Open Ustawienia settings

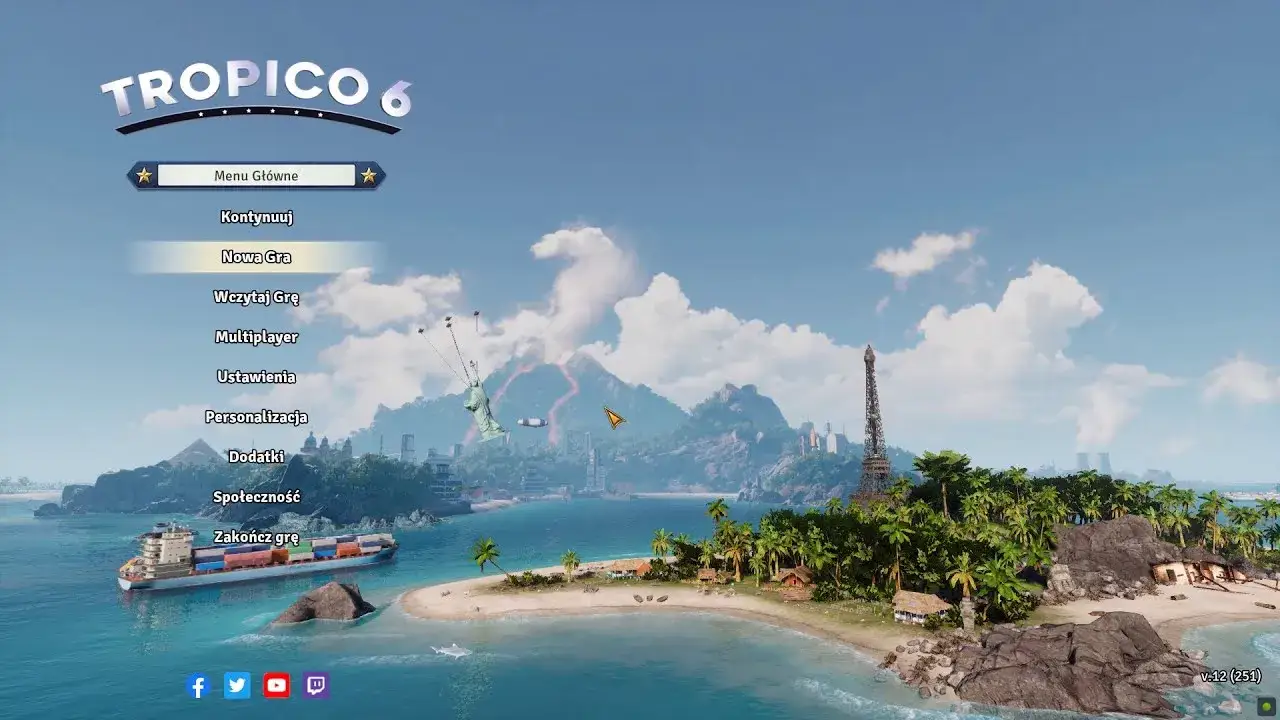(255, 377)
